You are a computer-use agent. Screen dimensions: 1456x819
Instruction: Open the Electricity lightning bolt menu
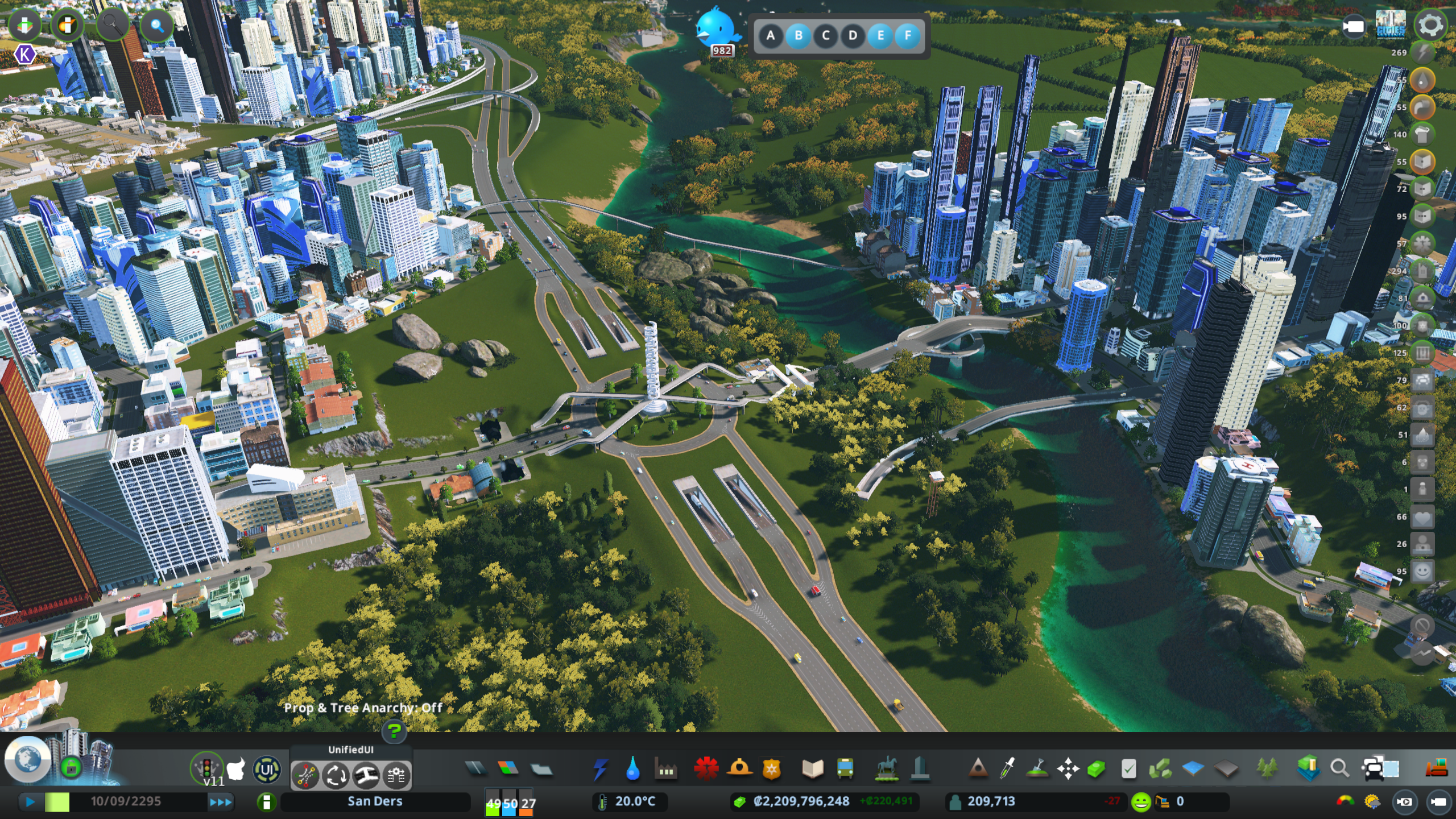pos(600,770)
